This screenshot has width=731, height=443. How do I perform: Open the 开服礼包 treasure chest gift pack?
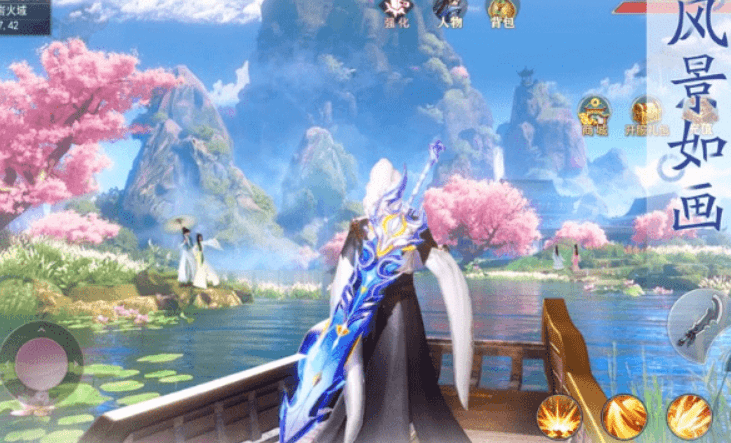click(x=647, y=115)
